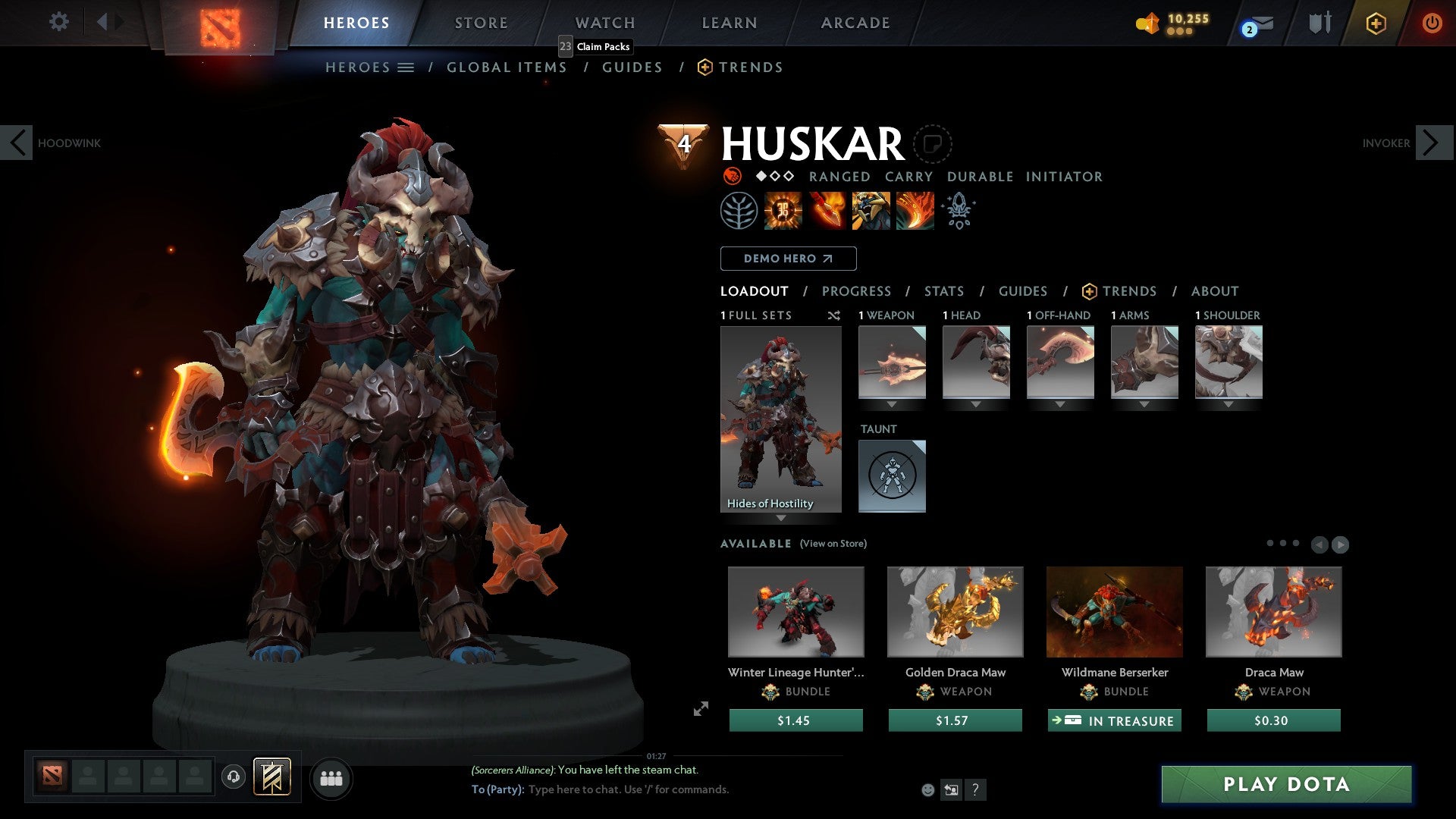1456x819 pixels.
Task: Select the Golden Draca Maw thumbnail
Action: 955,611
